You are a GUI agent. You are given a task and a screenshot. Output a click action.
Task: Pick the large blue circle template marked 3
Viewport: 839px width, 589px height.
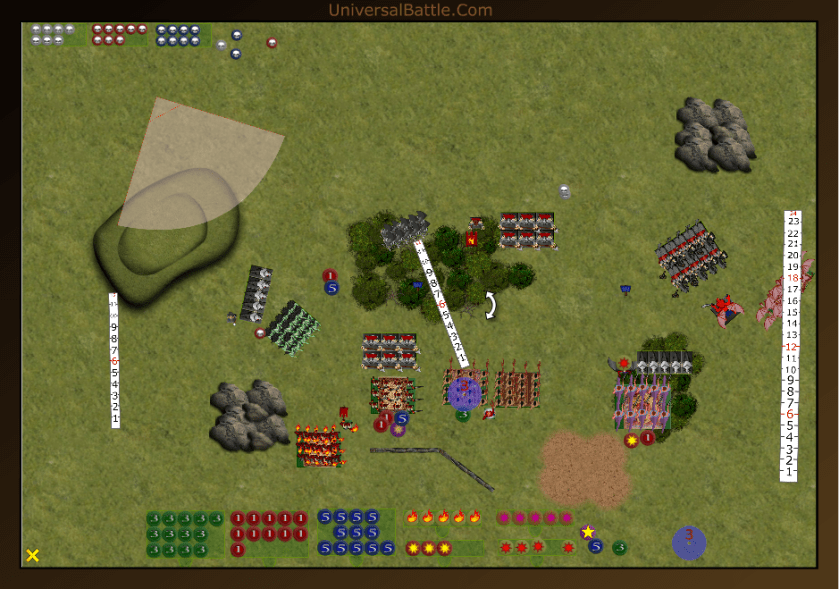click(x=689, y=542)
